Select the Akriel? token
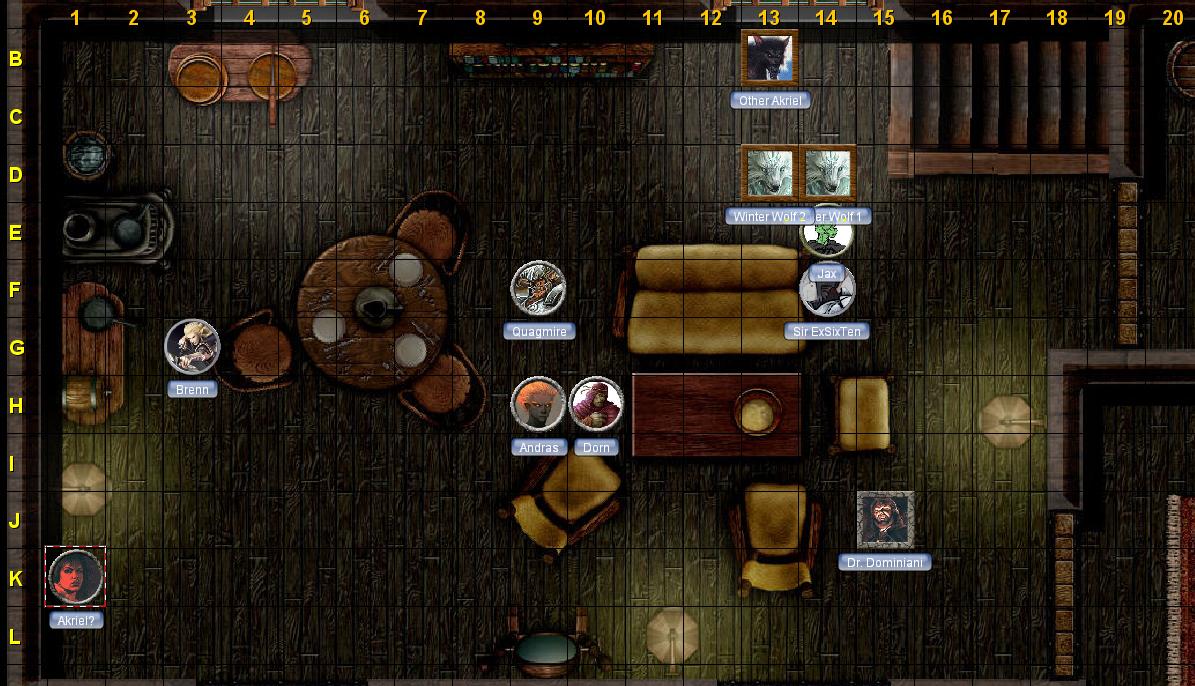Viewport: 1195px width, 686px height. pos(76,577)
